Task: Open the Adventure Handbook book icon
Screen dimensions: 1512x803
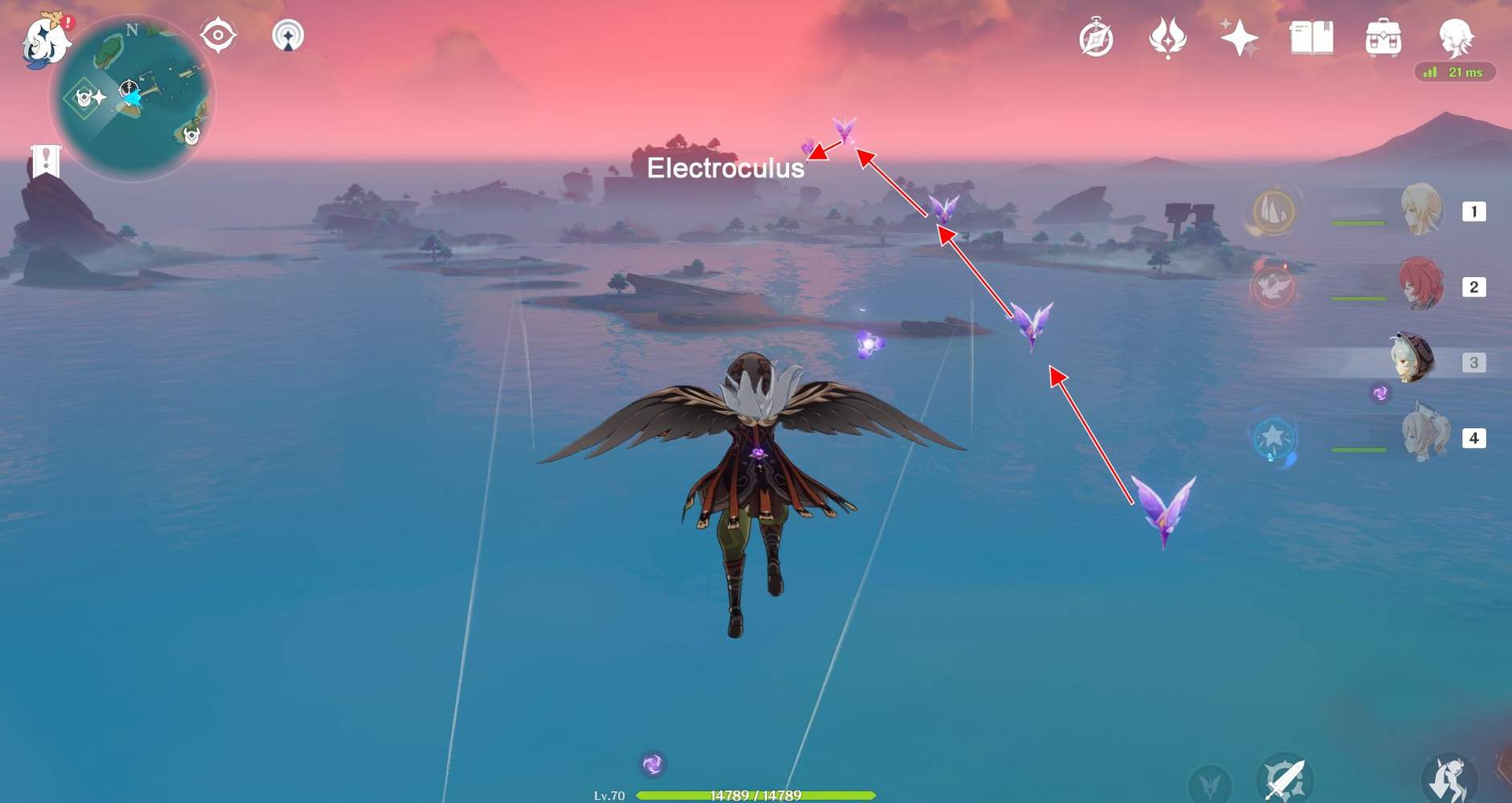Action: tap(1312, 36)
